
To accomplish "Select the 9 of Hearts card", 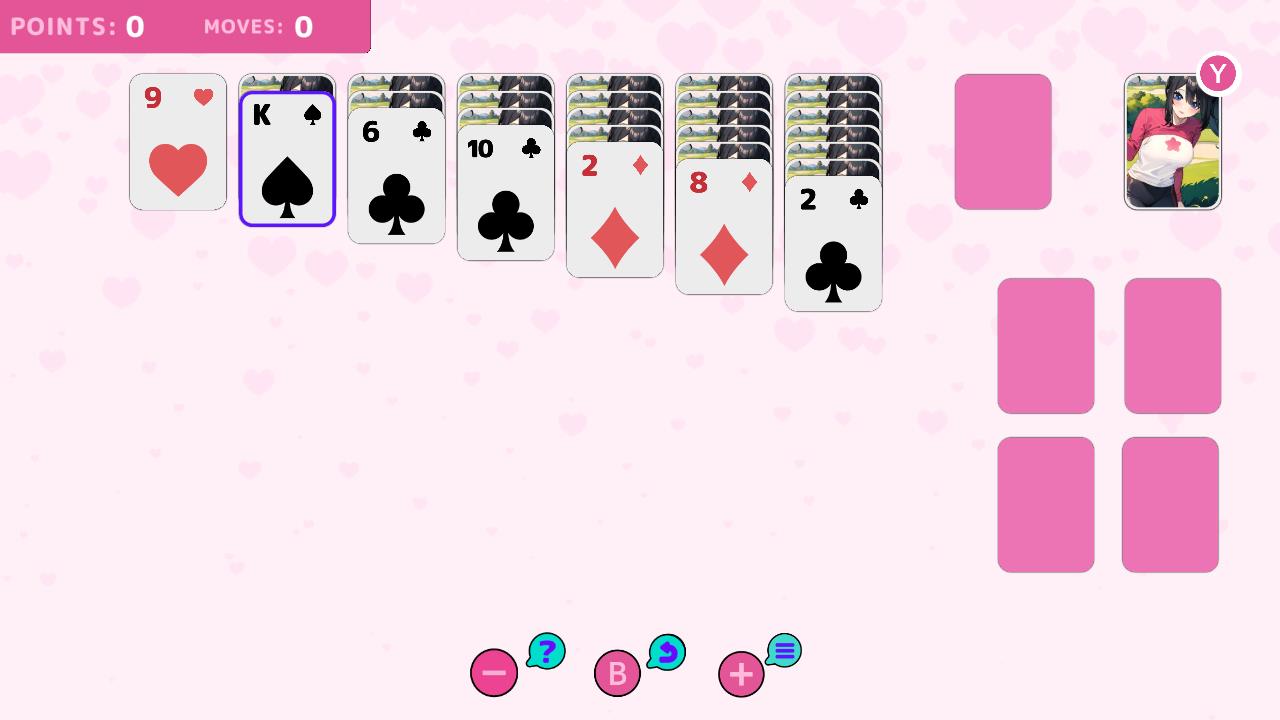I will (x=177, y=142).
